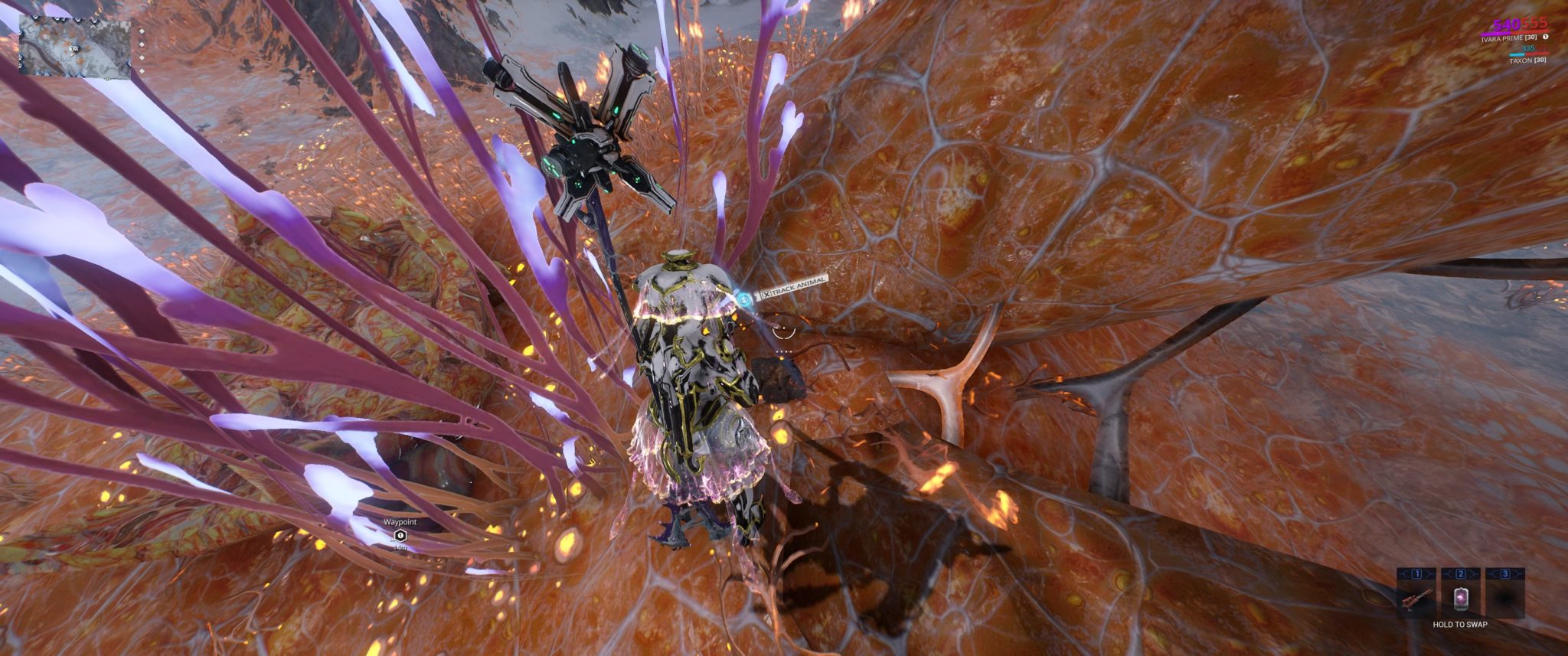
Task: Click the player arrow icon centered on the minimap
Action: tap(73, 49)
